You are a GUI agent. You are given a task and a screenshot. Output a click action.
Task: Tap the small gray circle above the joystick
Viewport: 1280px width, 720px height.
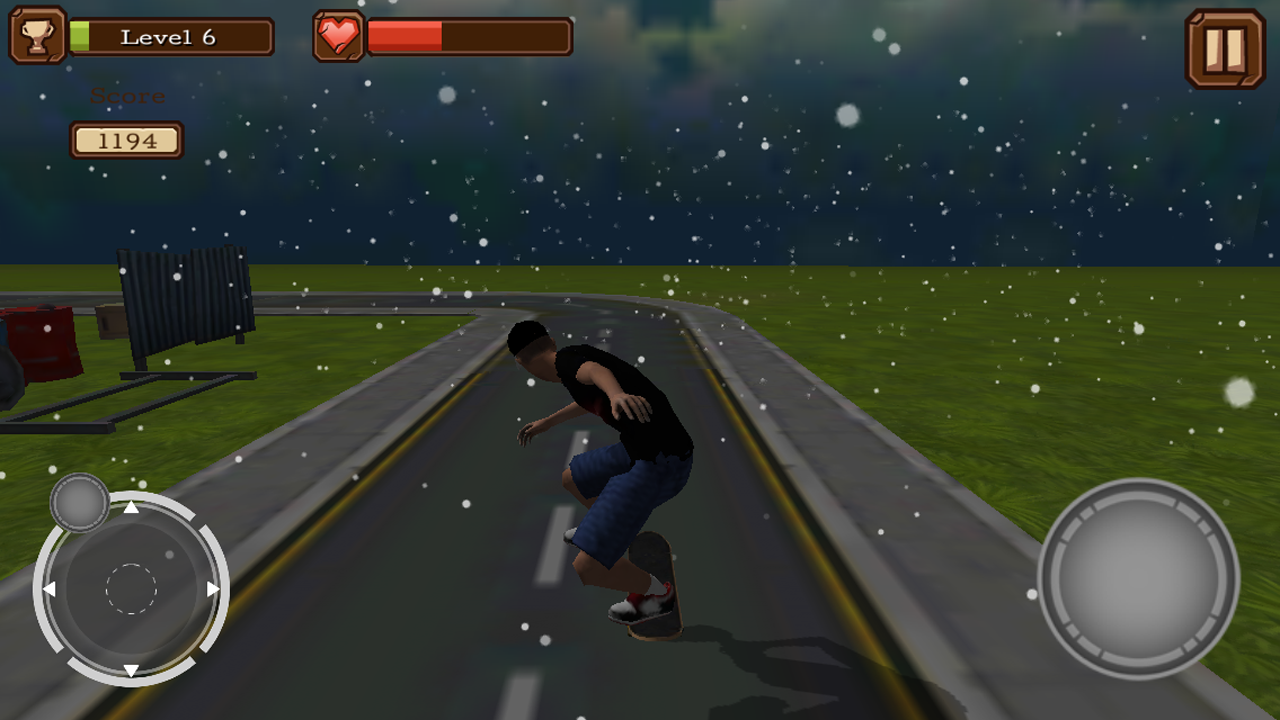(x=78, y=503)
